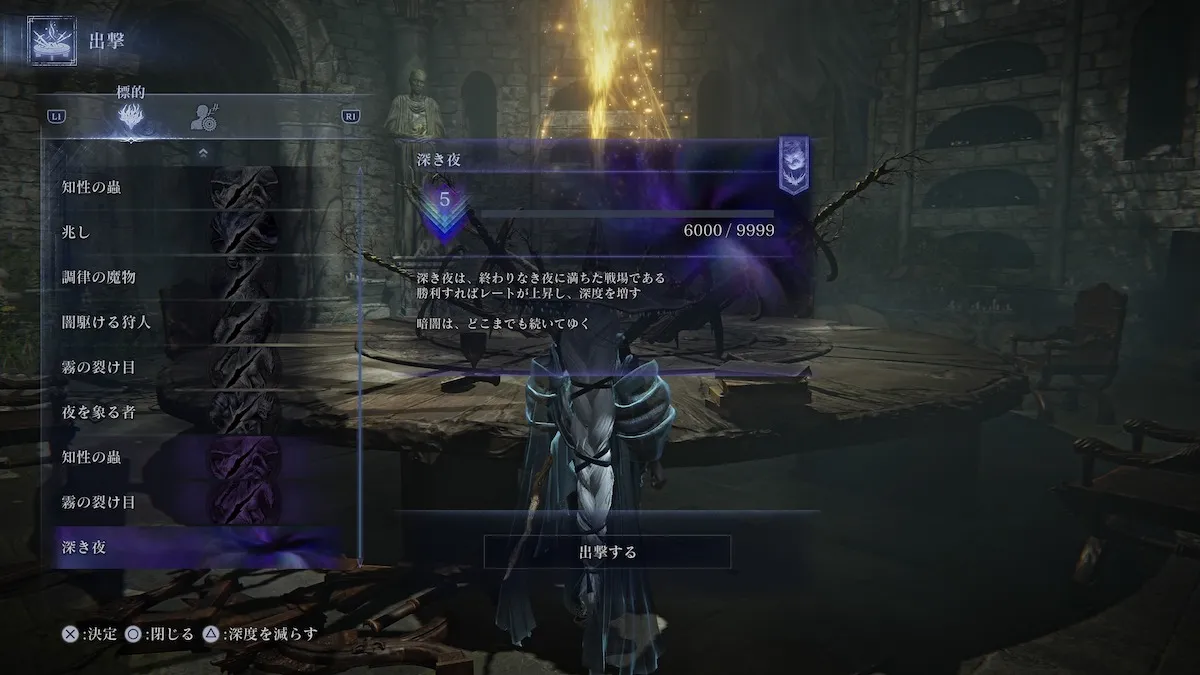1200x675 pixels.
Task: Click the 出撃する button
Action: [607, 551]
